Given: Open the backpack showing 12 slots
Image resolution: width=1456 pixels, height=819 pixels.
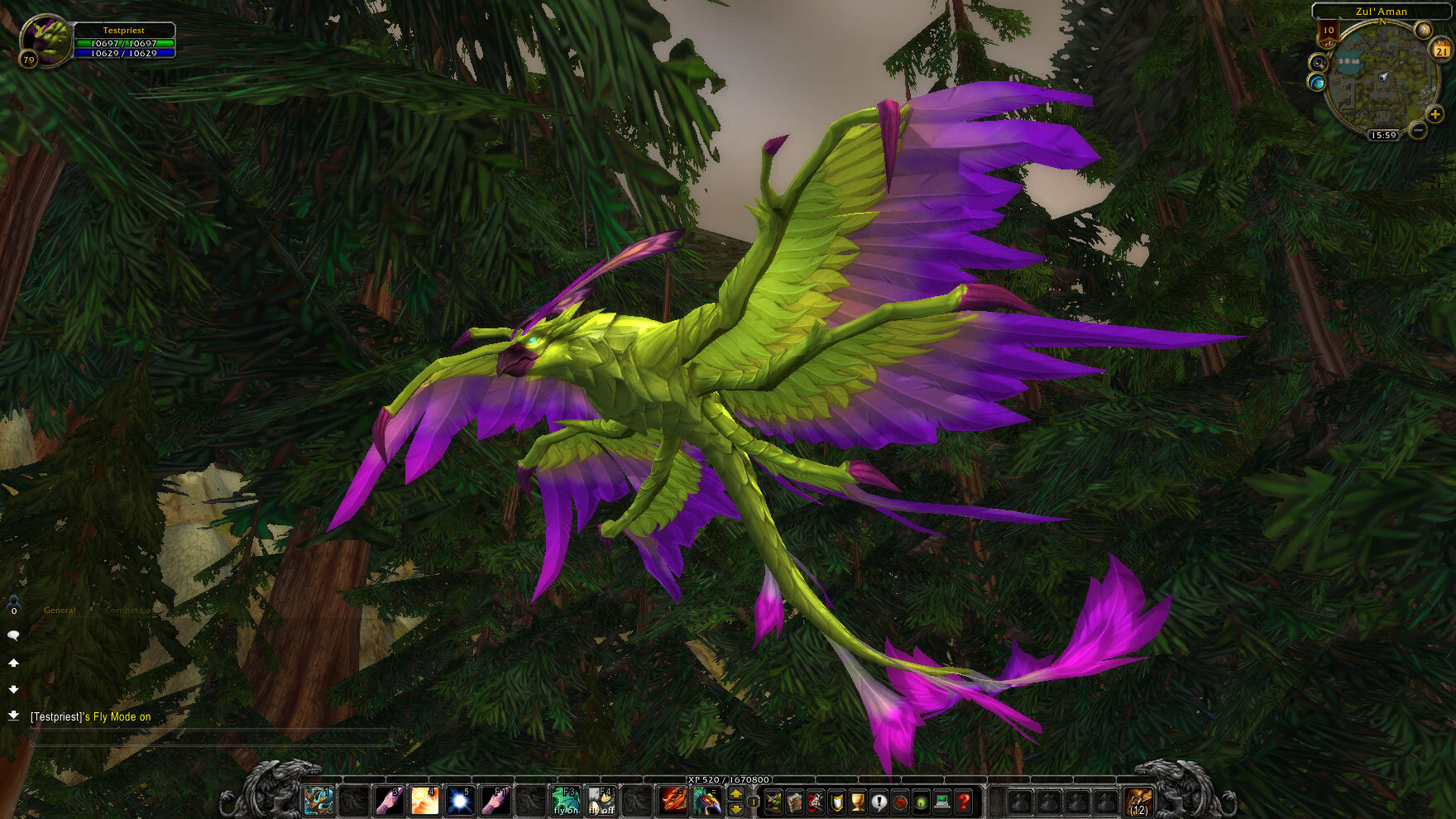Looking at the screenshot, I should [x=1140, y=801].
